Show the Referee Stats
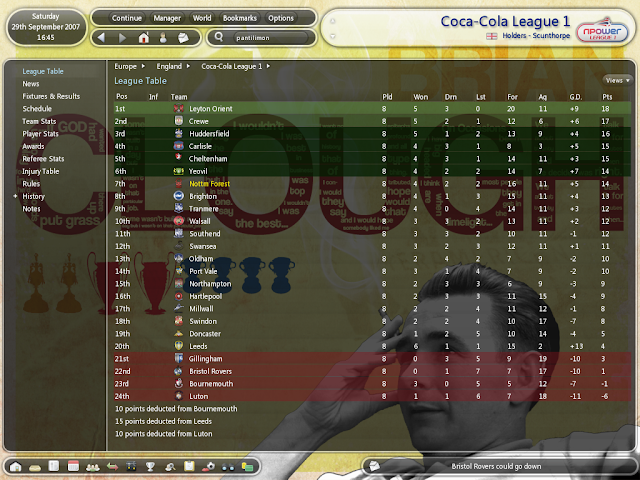The image size is (640, 480). tap(42, 158)
